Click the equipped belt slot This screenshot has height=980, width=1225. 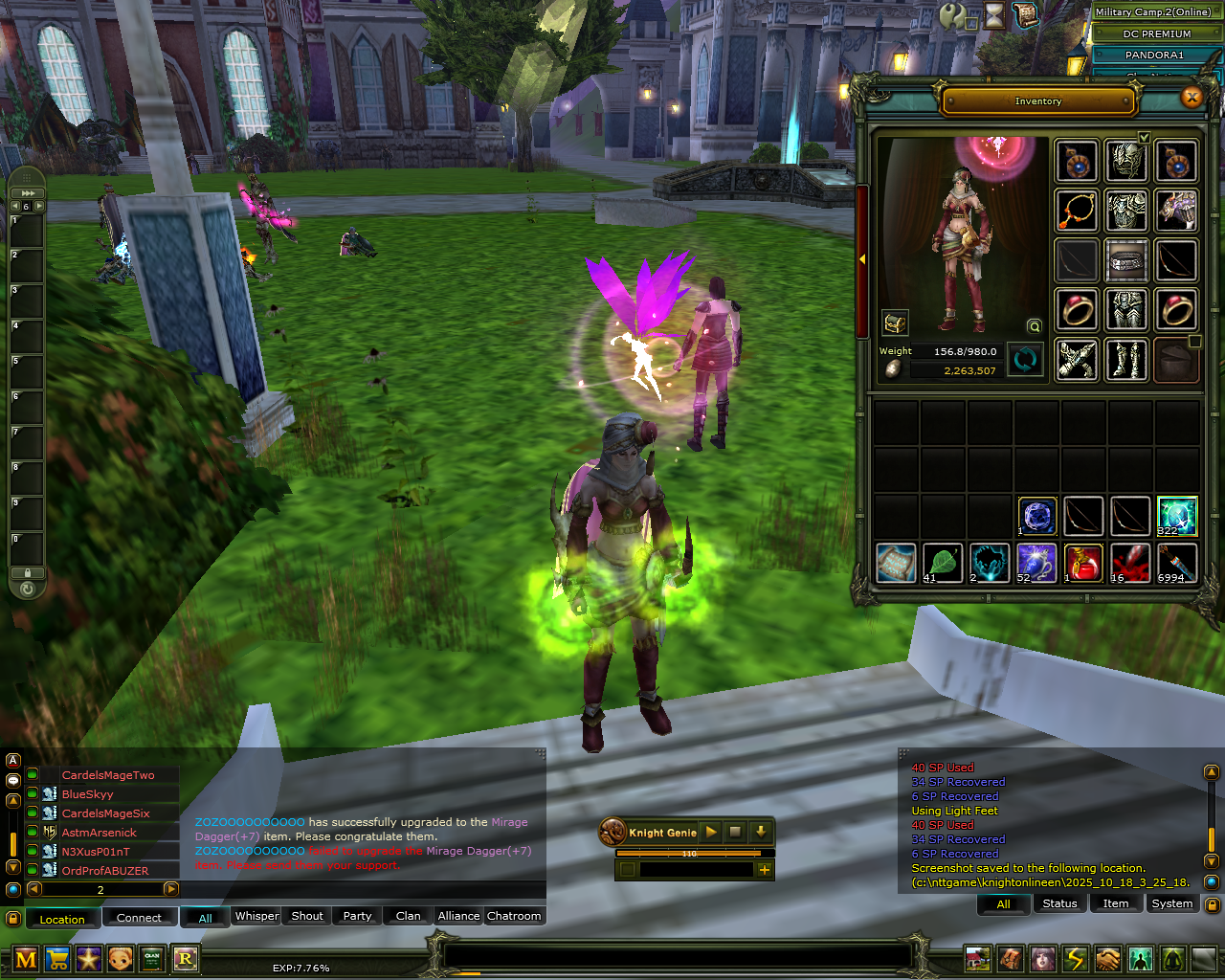point(1126,259)
